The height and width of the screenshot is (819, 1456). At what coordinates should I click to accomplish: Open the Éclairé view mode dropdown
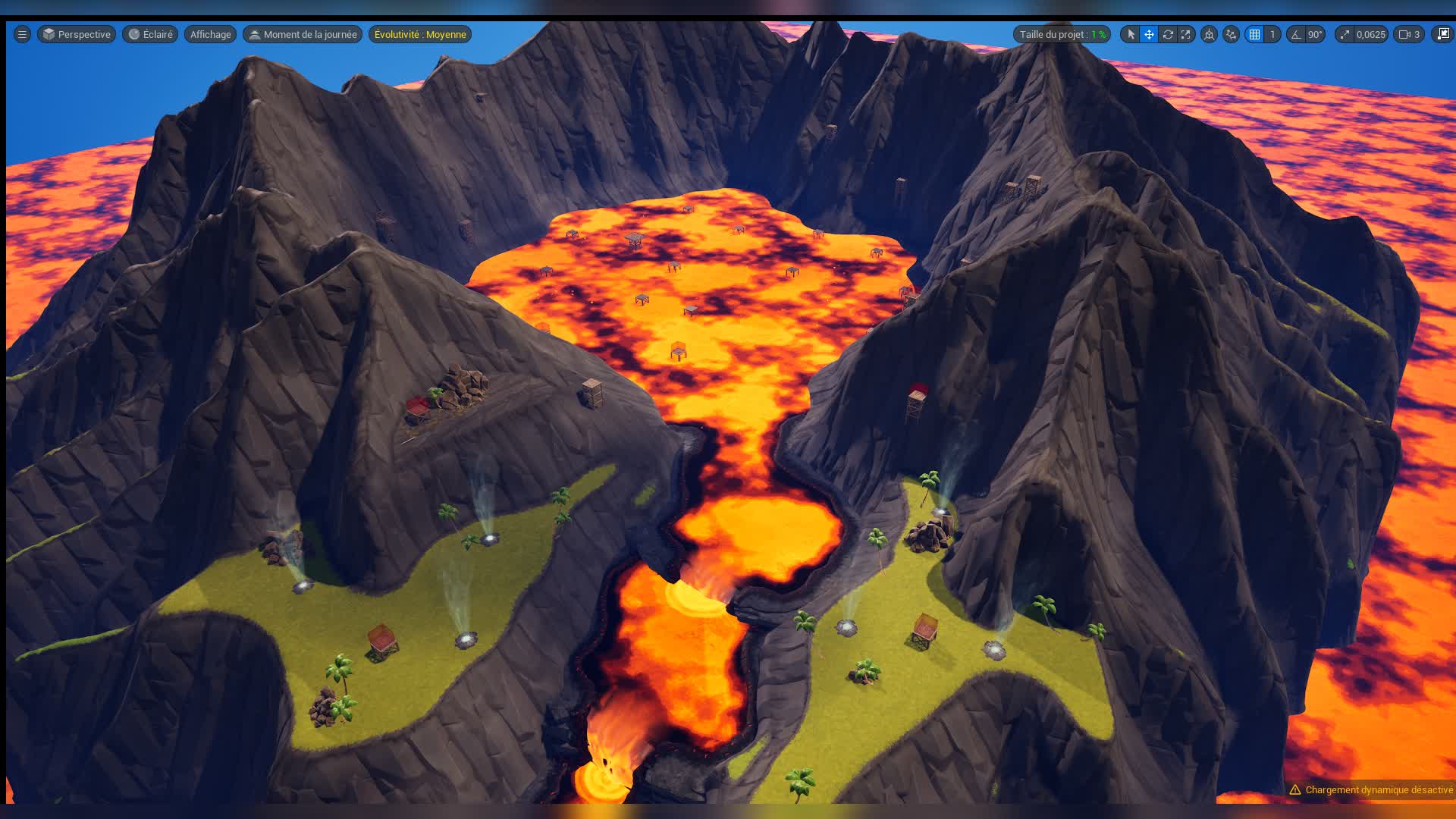pos(149,34)
